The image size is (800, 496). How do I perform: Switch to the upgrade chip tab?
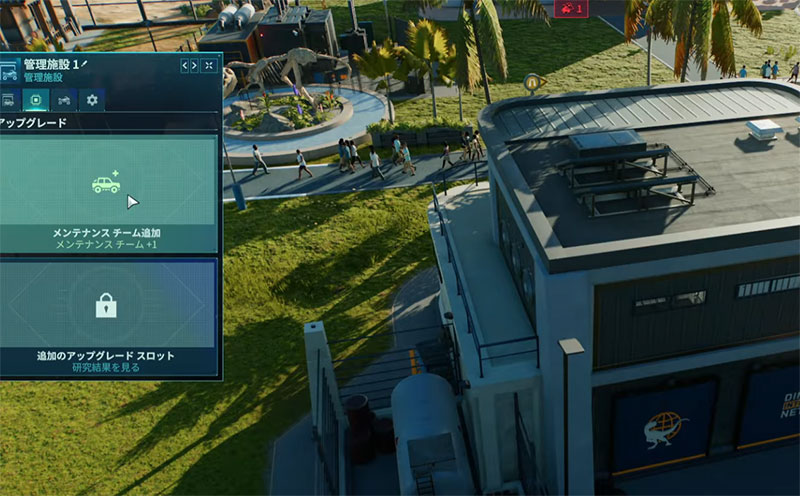pyautogui.click(x=36, y=100)
